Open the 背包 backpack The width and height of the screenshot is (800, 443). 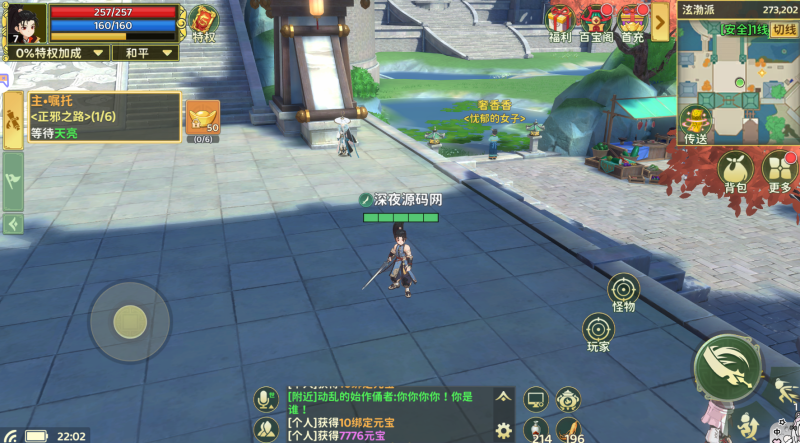[734, 170]
